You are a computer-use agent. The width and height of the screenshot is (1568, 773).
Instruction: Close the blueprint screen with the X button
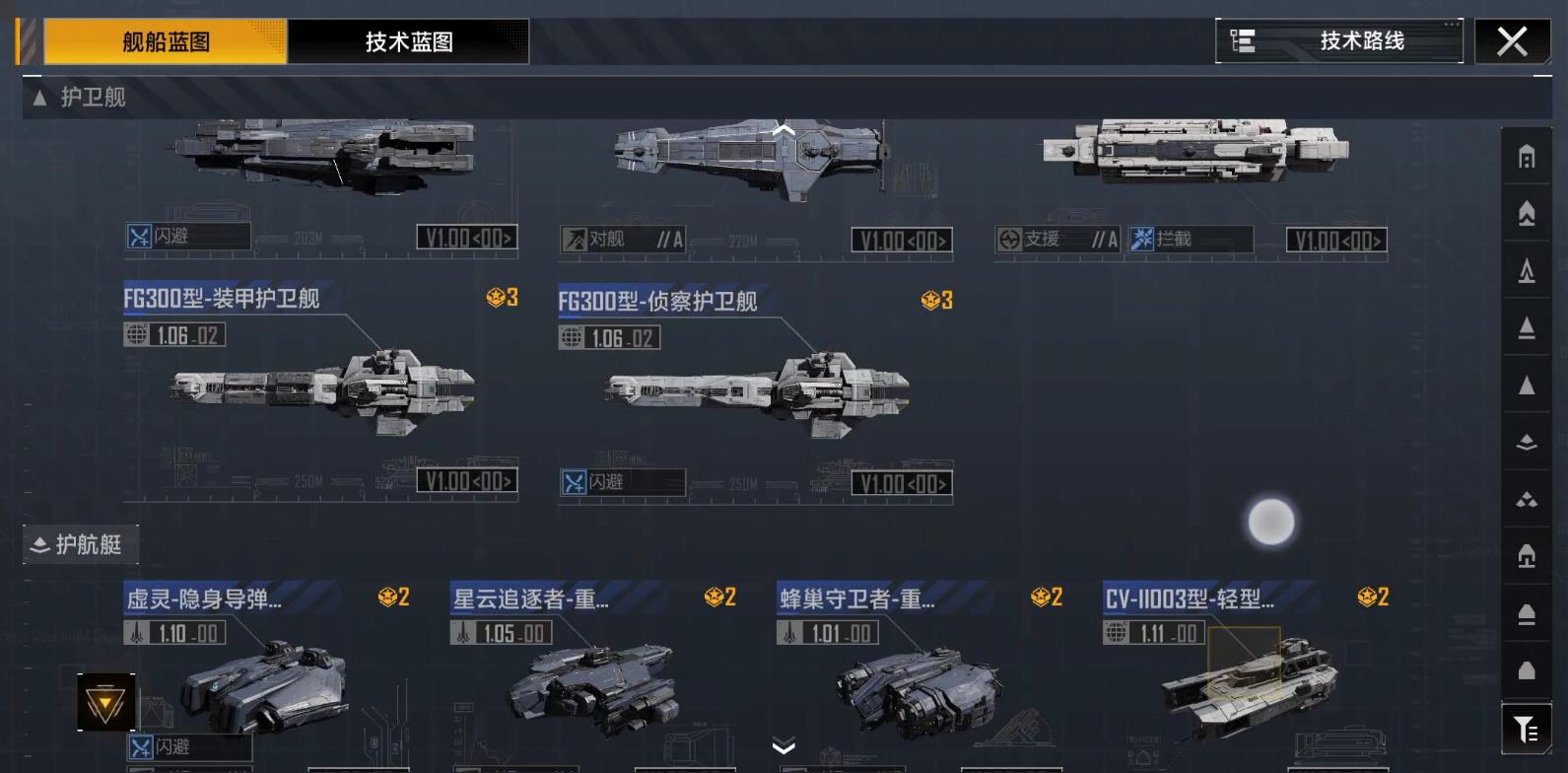pos(1512,41)
